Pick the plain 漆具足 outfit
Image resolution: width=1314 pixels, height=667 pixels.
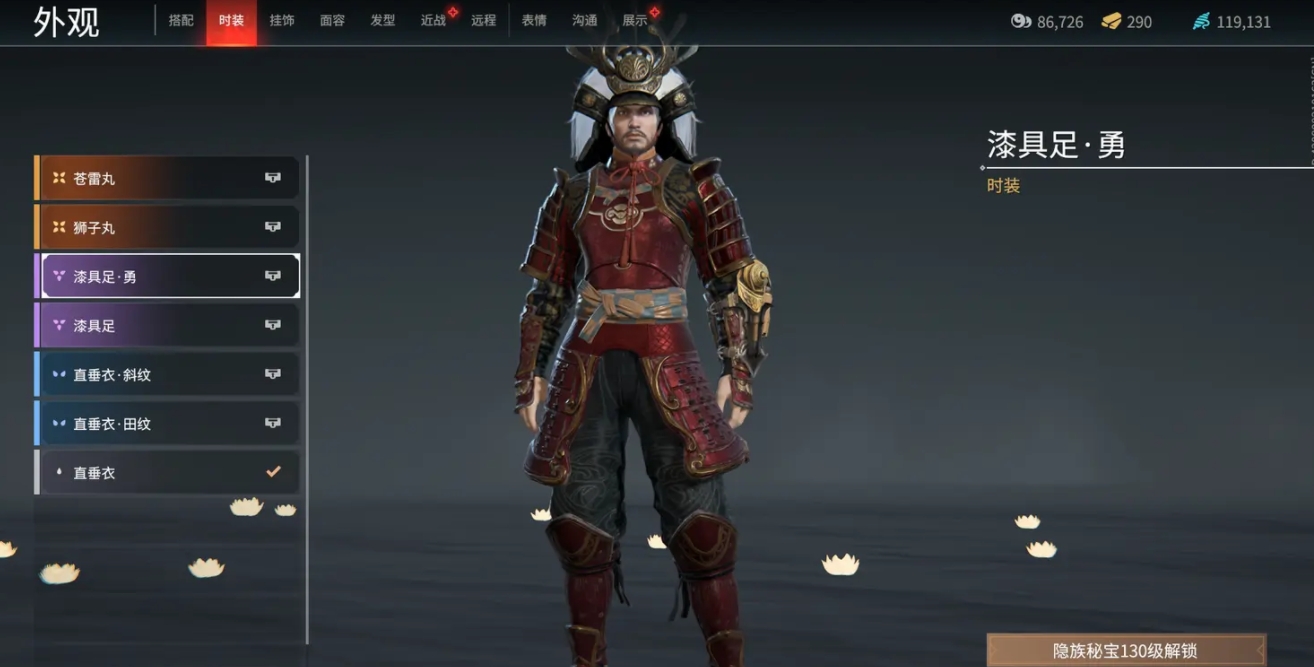coord(168,325)
